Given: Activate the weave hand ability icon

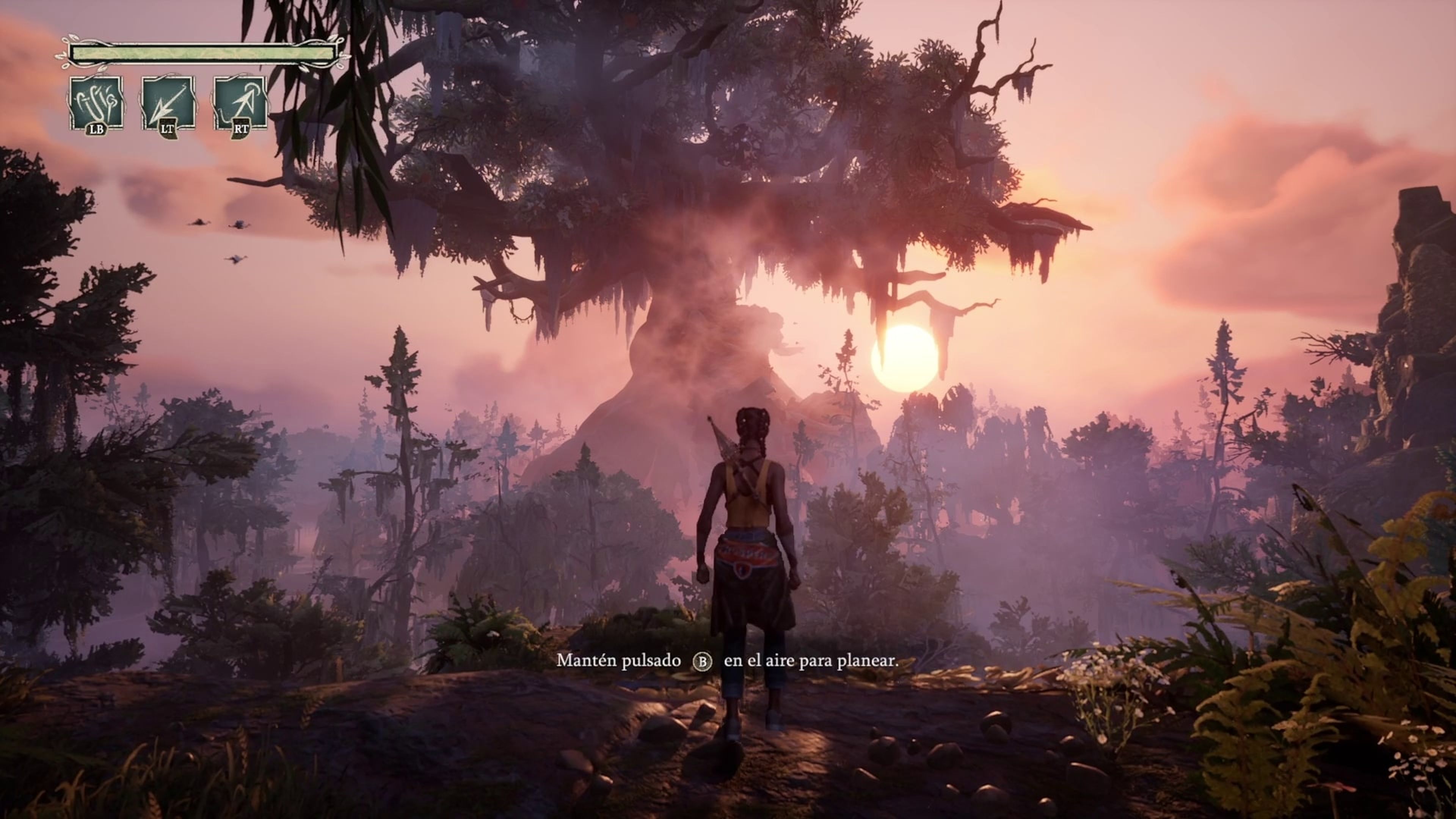Looking at the screenshot, I should click(x=96, y=104).
